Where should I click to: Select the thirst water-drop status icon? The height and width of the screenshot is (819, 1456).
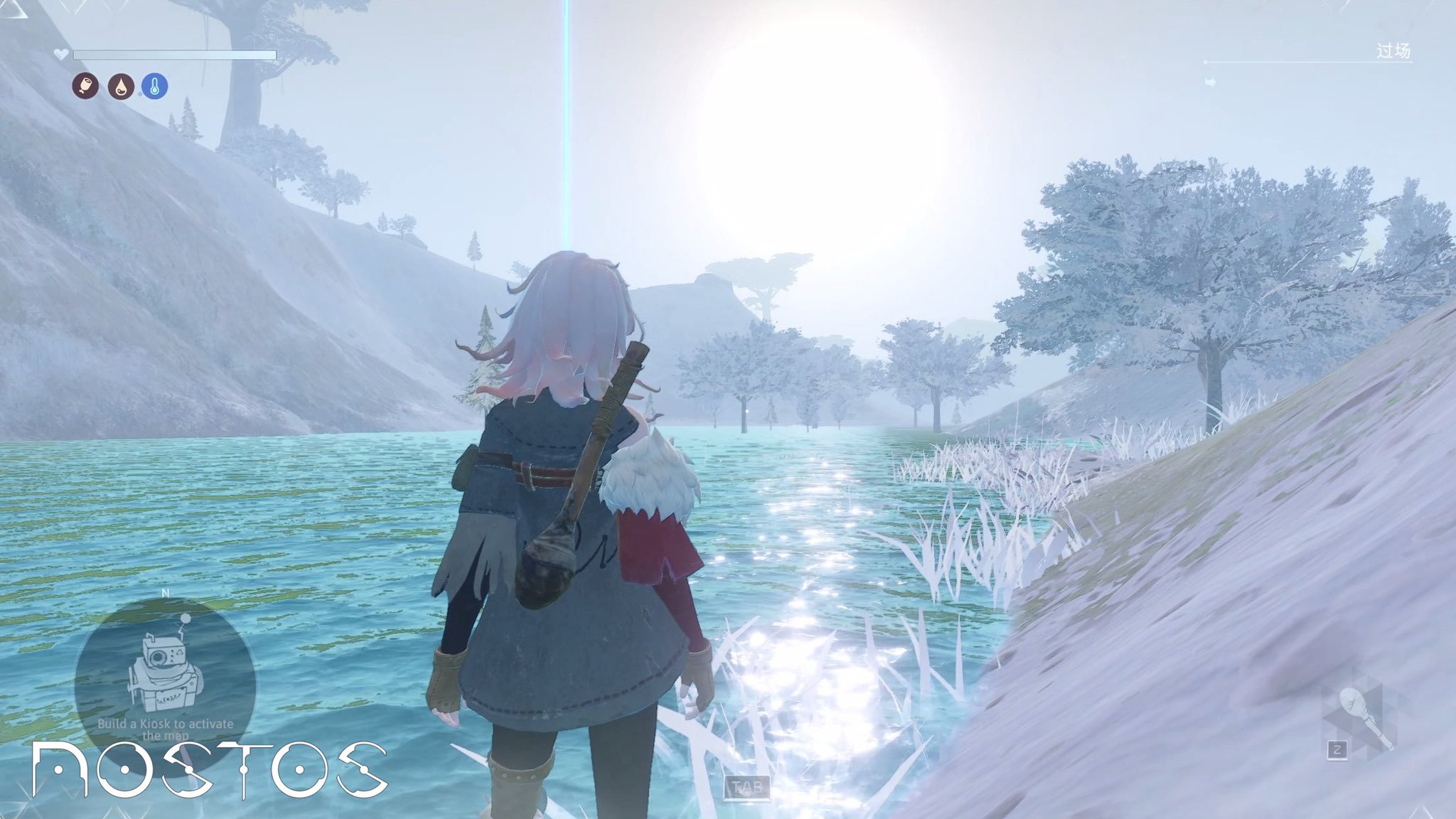coord(121,87)
